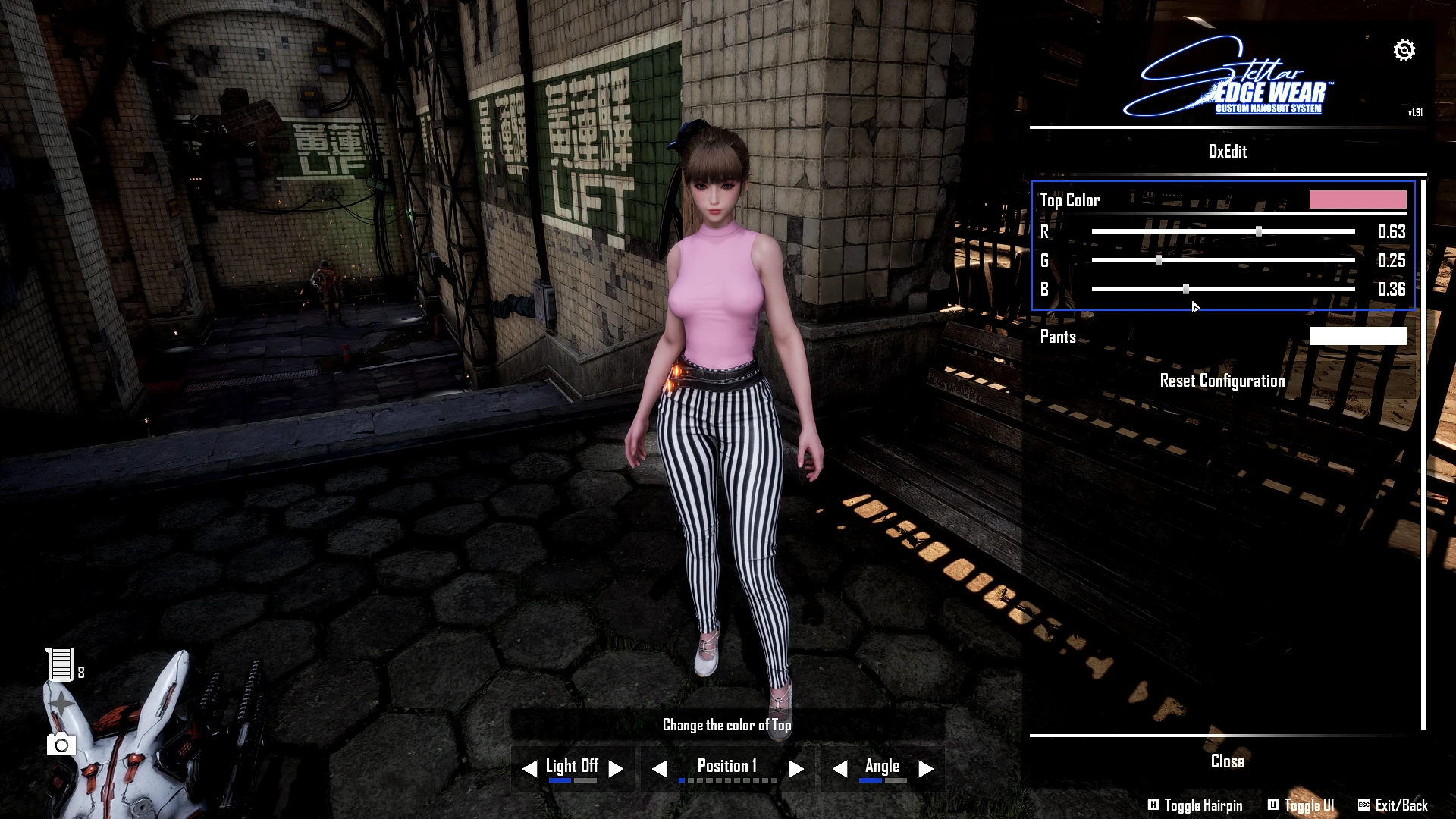Adjust the G green channel slider

1159,260
